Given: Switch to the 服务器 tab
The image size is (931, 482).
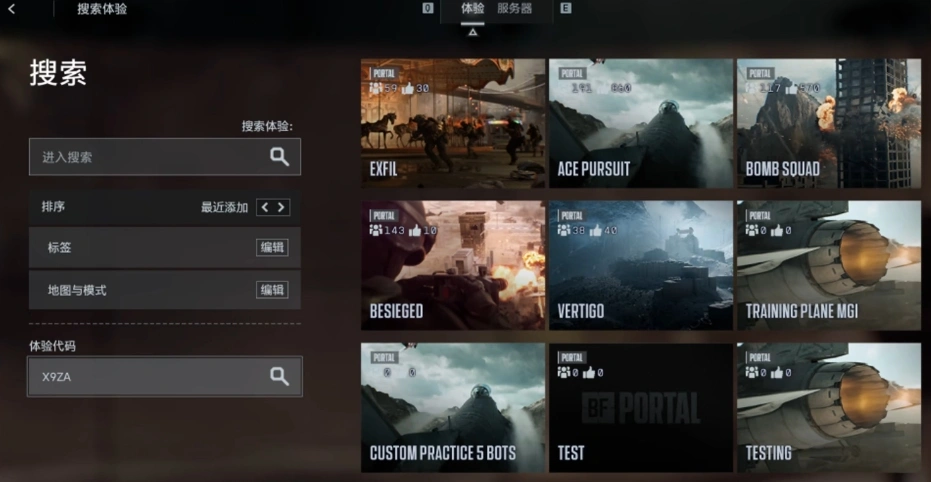Looking at the screenshot, I should [x=514, y=9].
